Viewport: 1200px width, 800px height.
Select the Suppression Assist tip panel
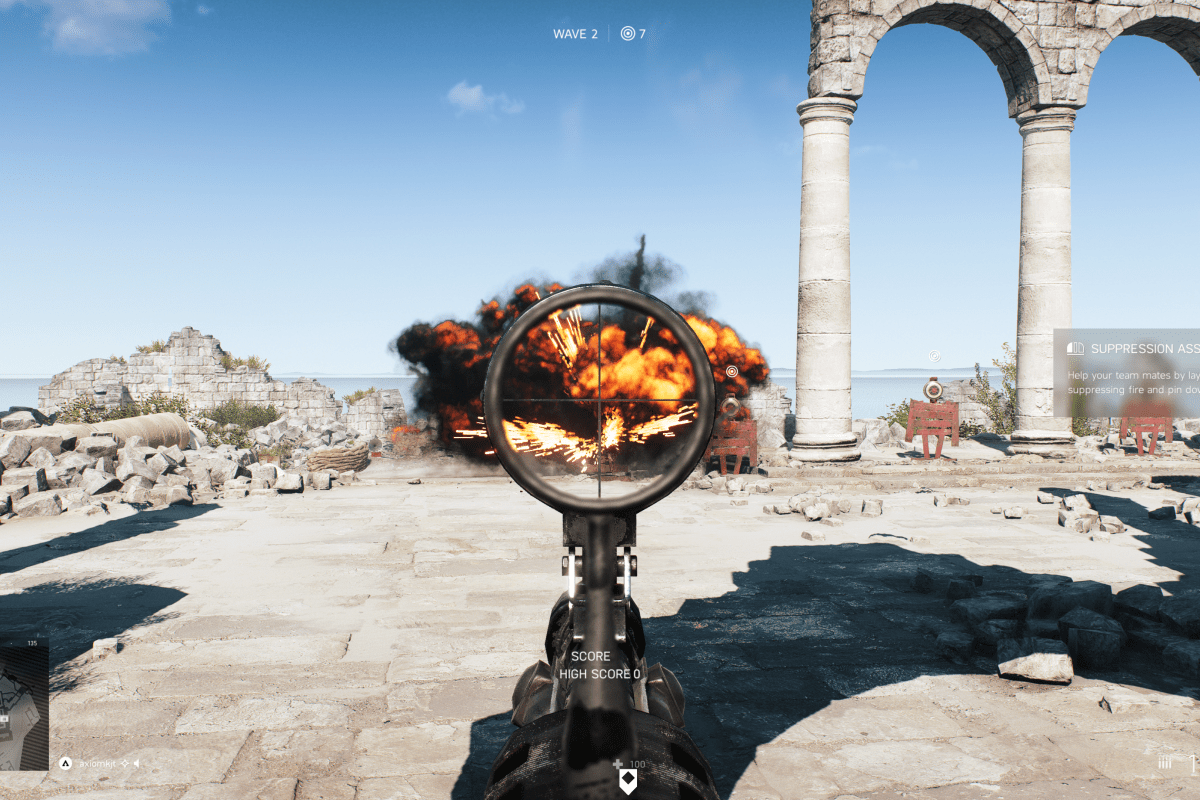(x=1127, y=372)
